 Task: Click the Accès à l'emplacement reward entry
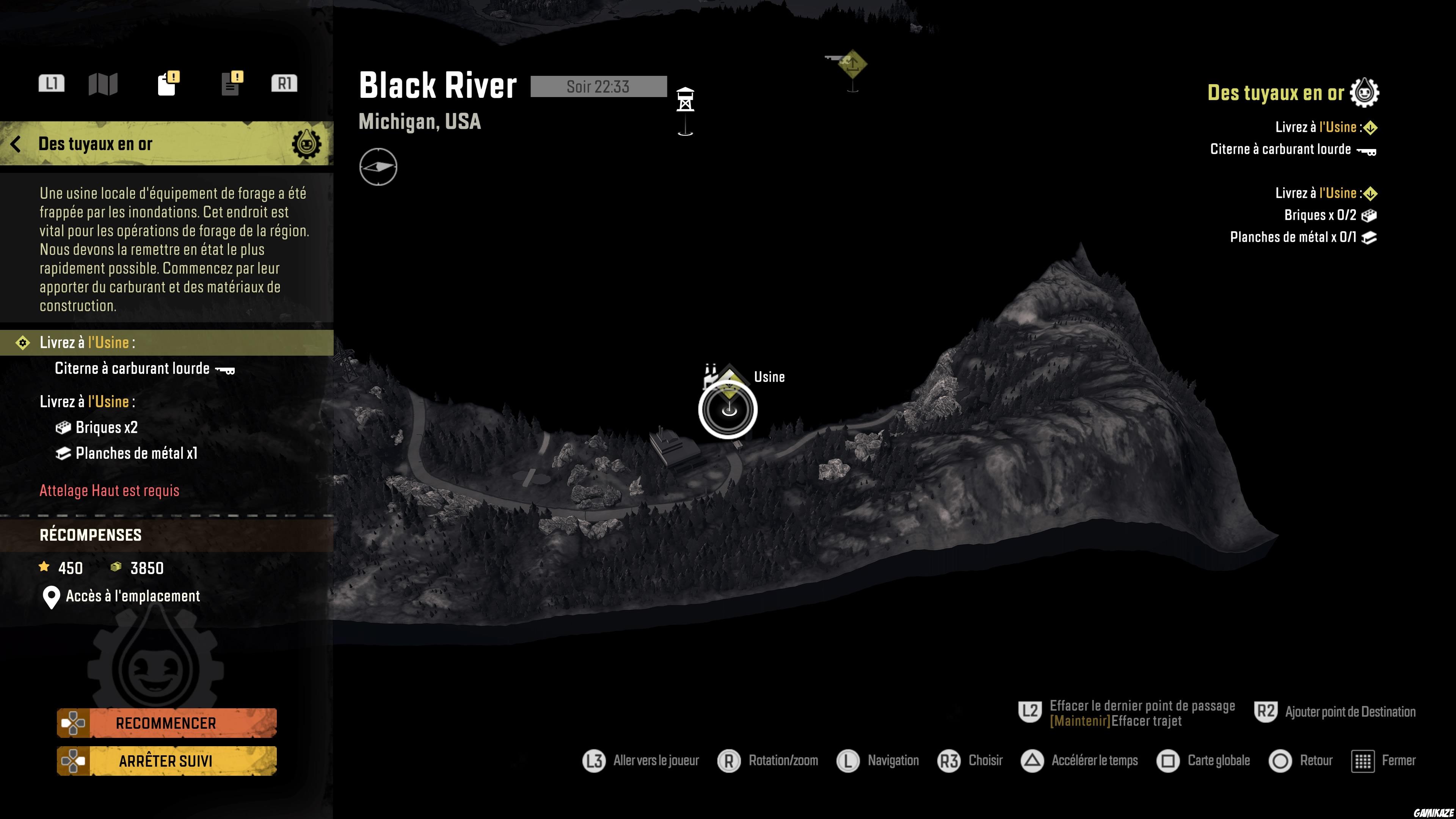click(x=132, y=596)
